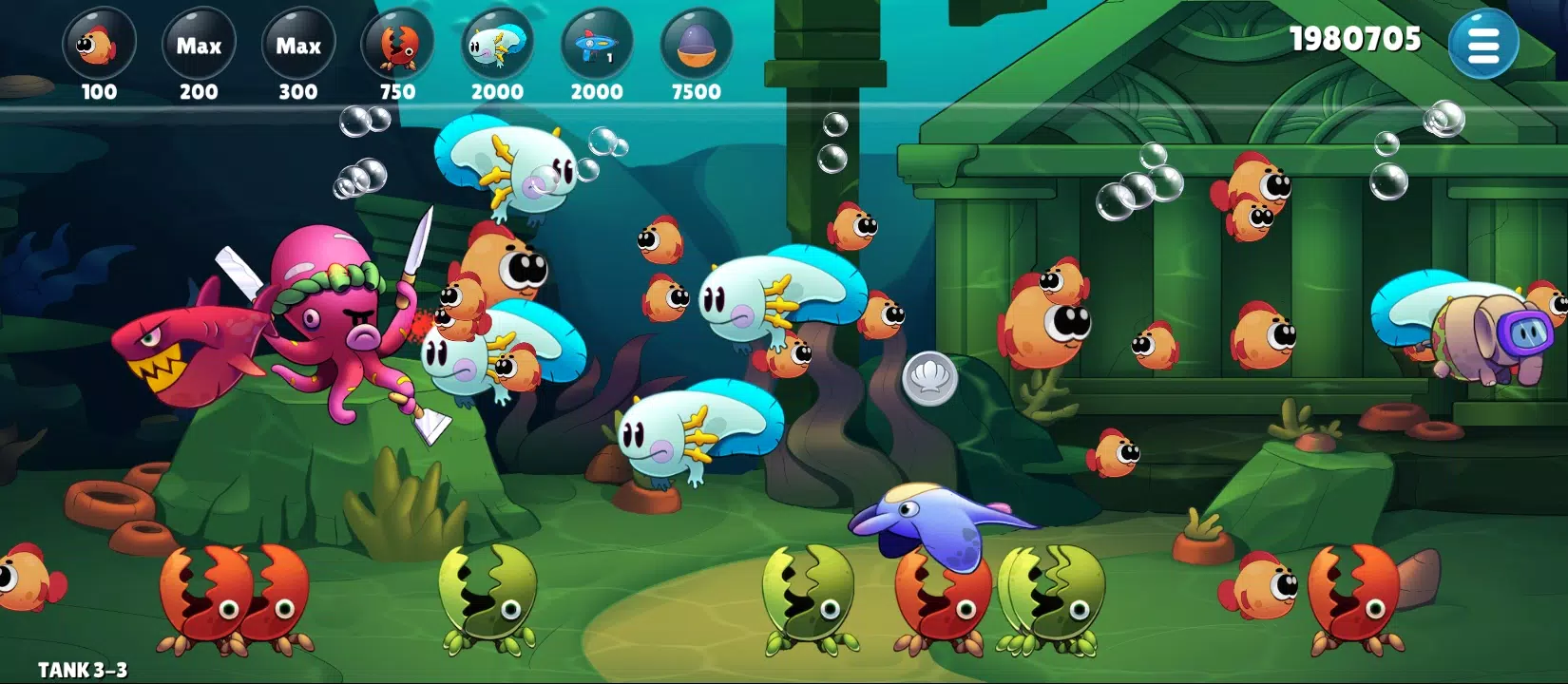Select the laser gun weapon item
The width and height of the screenshot is (1568, 684).
pos(597,43)
